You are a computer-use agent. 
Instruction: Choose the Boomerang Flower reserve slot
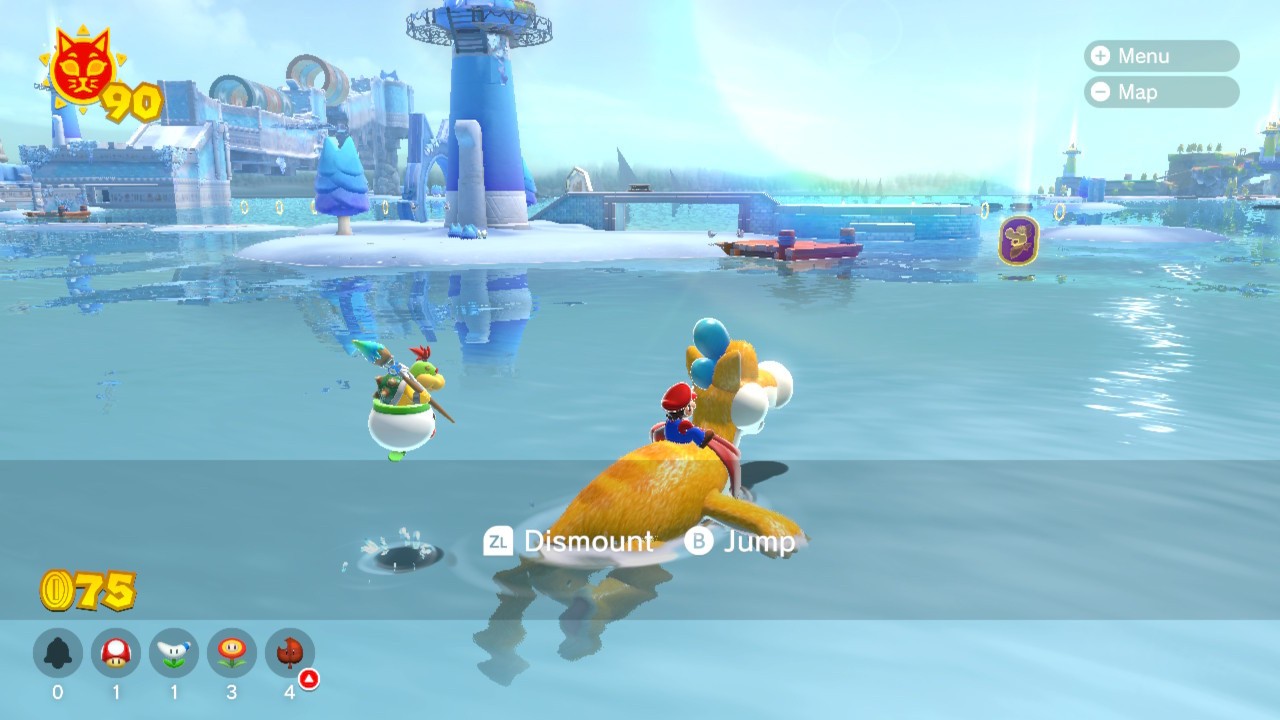pos(174,654)
